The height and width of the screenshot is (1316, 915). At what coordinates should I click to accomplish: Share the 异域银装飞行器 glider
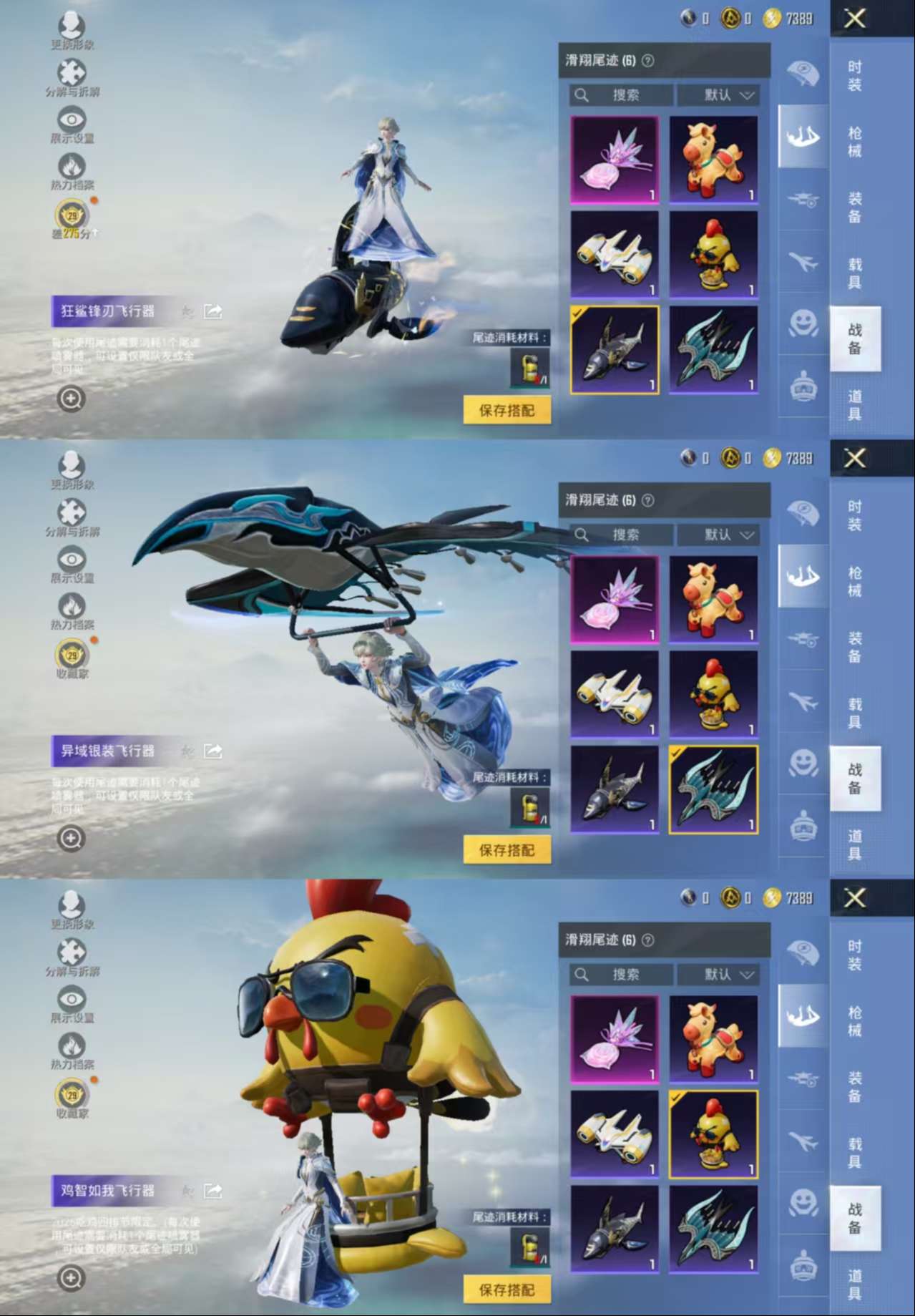tap(213, 751)
